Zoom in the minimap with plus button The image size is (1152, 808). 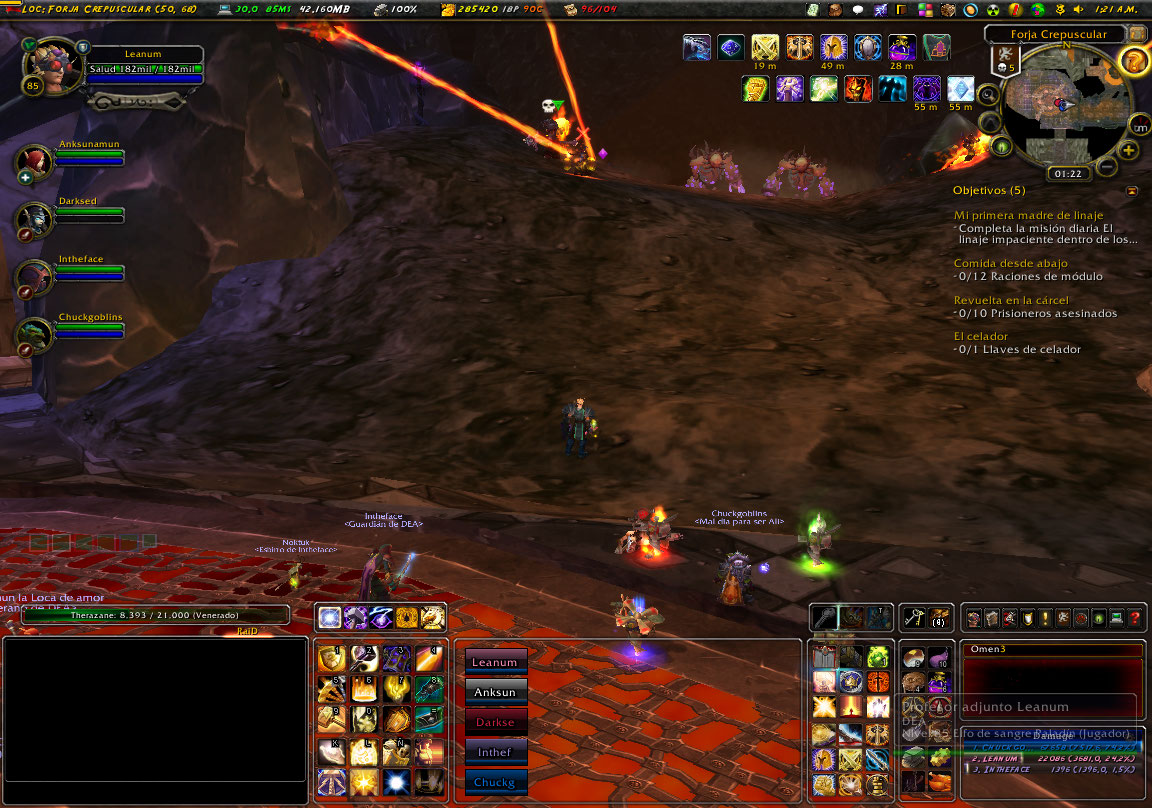tap(1129, 151)
